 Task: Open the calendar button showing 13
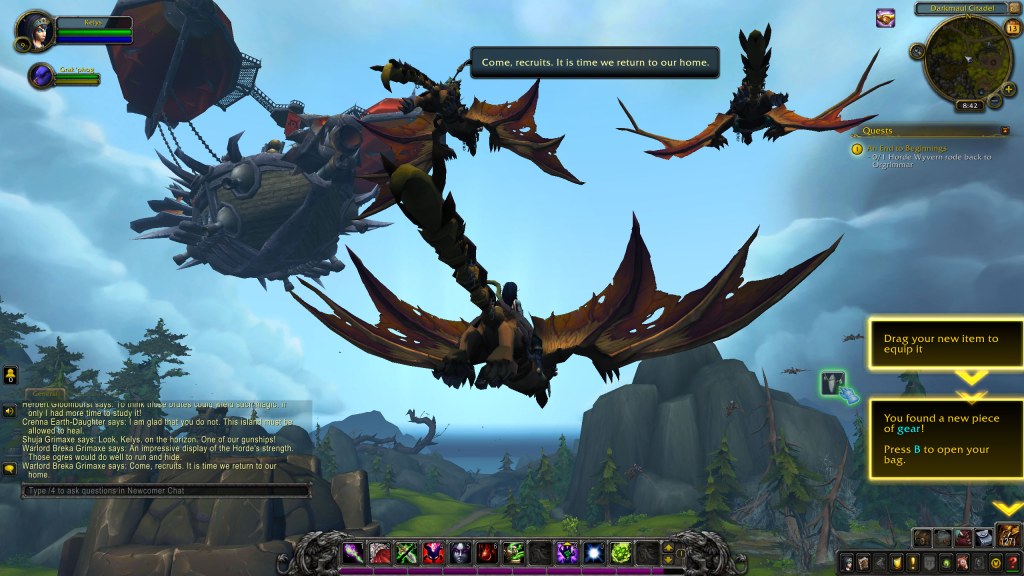pos(1011,27)
